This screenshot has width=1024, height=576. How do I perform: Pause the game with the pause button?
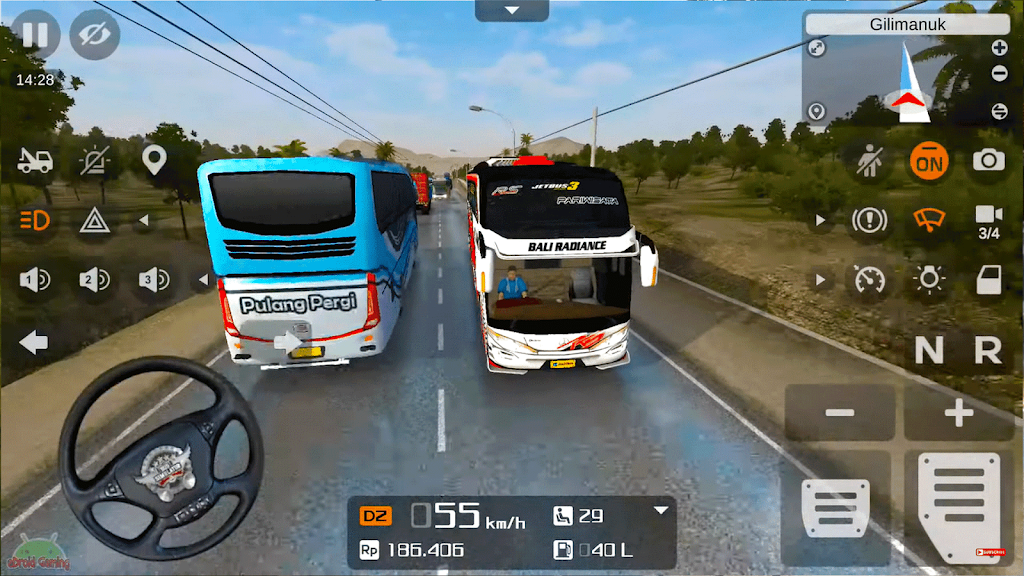pos(35,35)
